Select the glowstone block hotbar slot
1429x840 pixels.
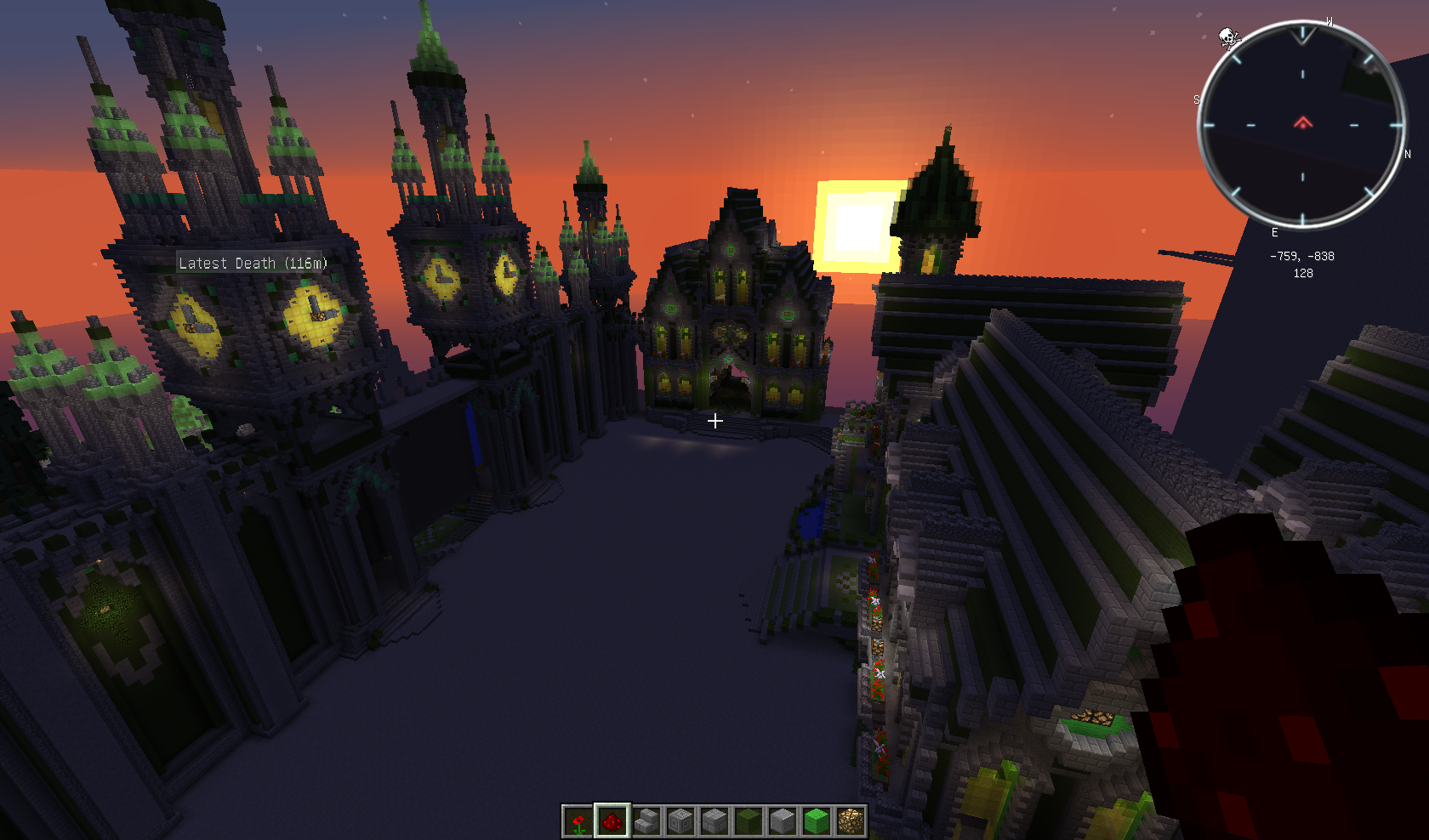coord(851,821)
